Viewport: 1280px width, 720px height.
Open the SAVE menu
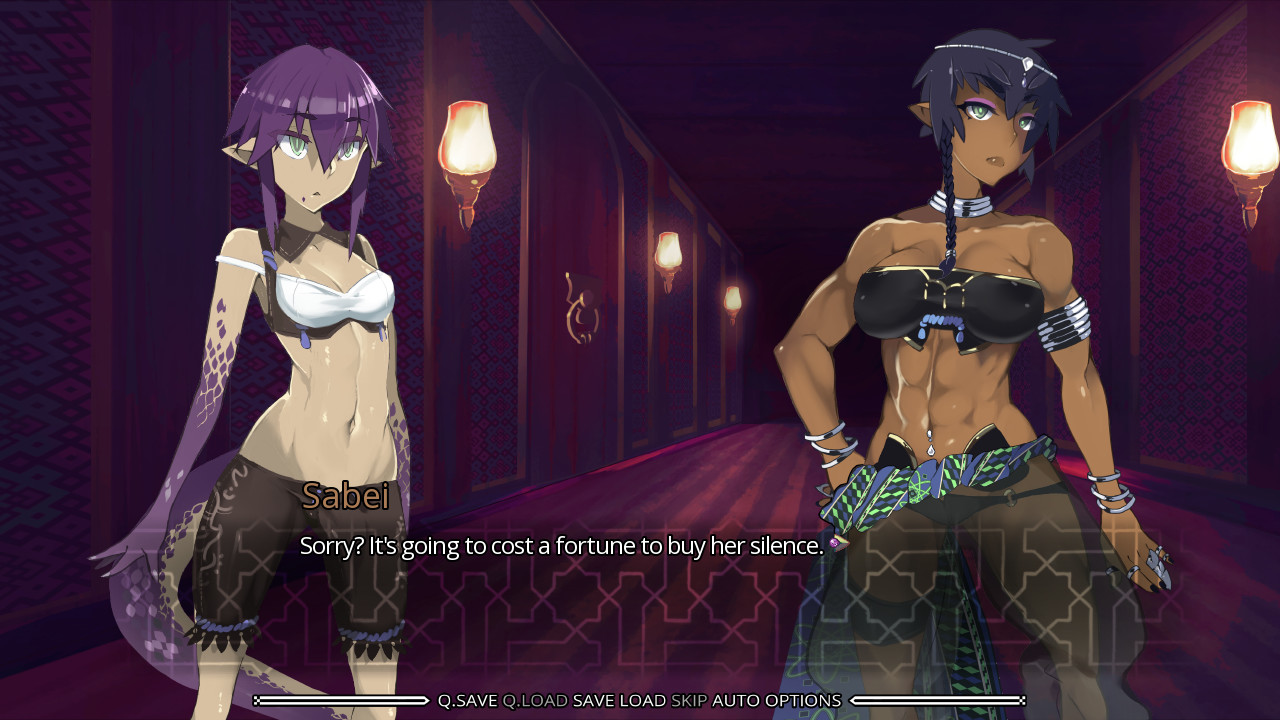coord(593,701)
